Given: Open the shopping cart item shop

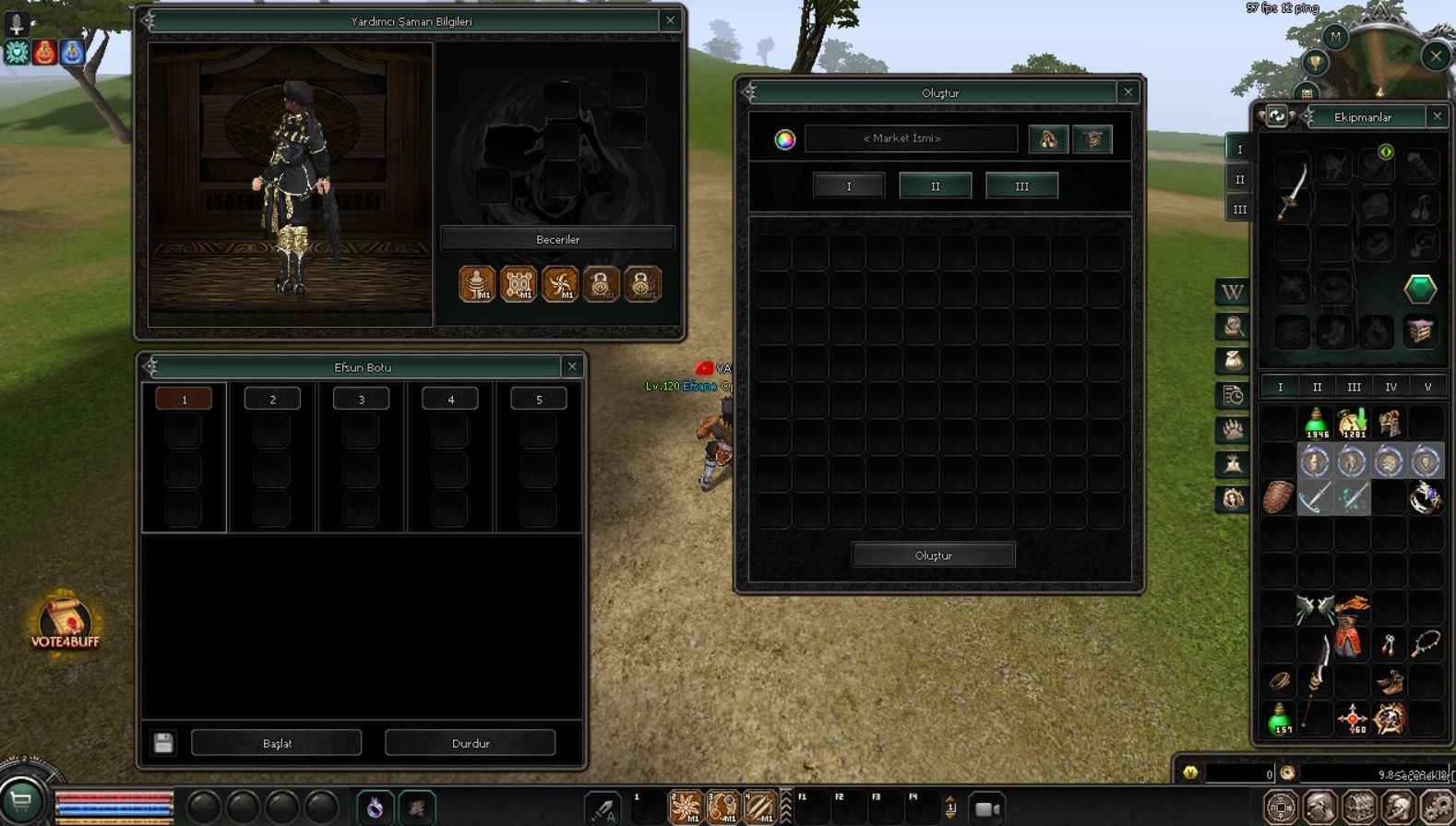Looking at the screenshot, I should pos(21,801).
